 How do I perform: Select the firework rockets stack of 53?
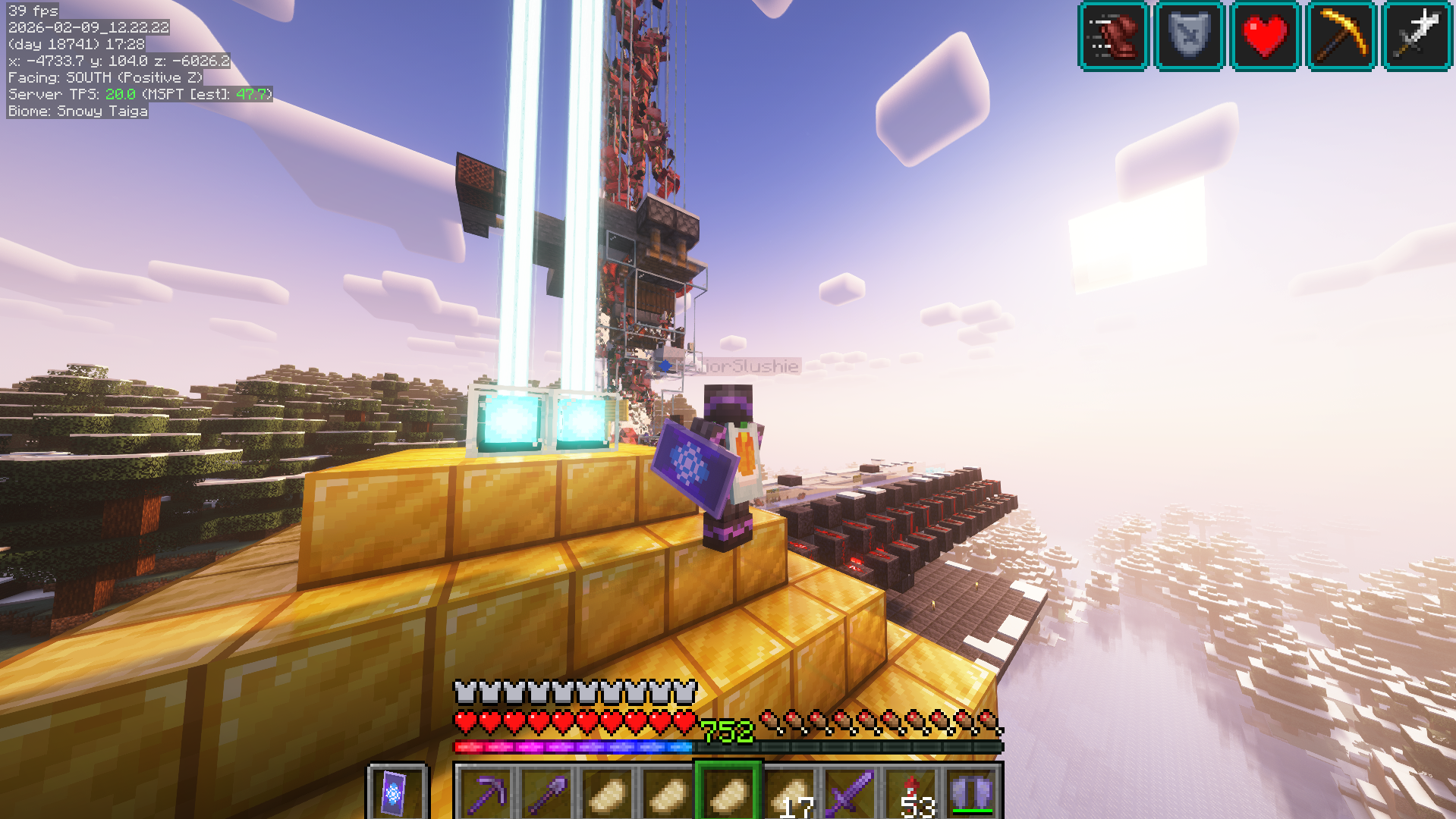click(x=910, y=793)
